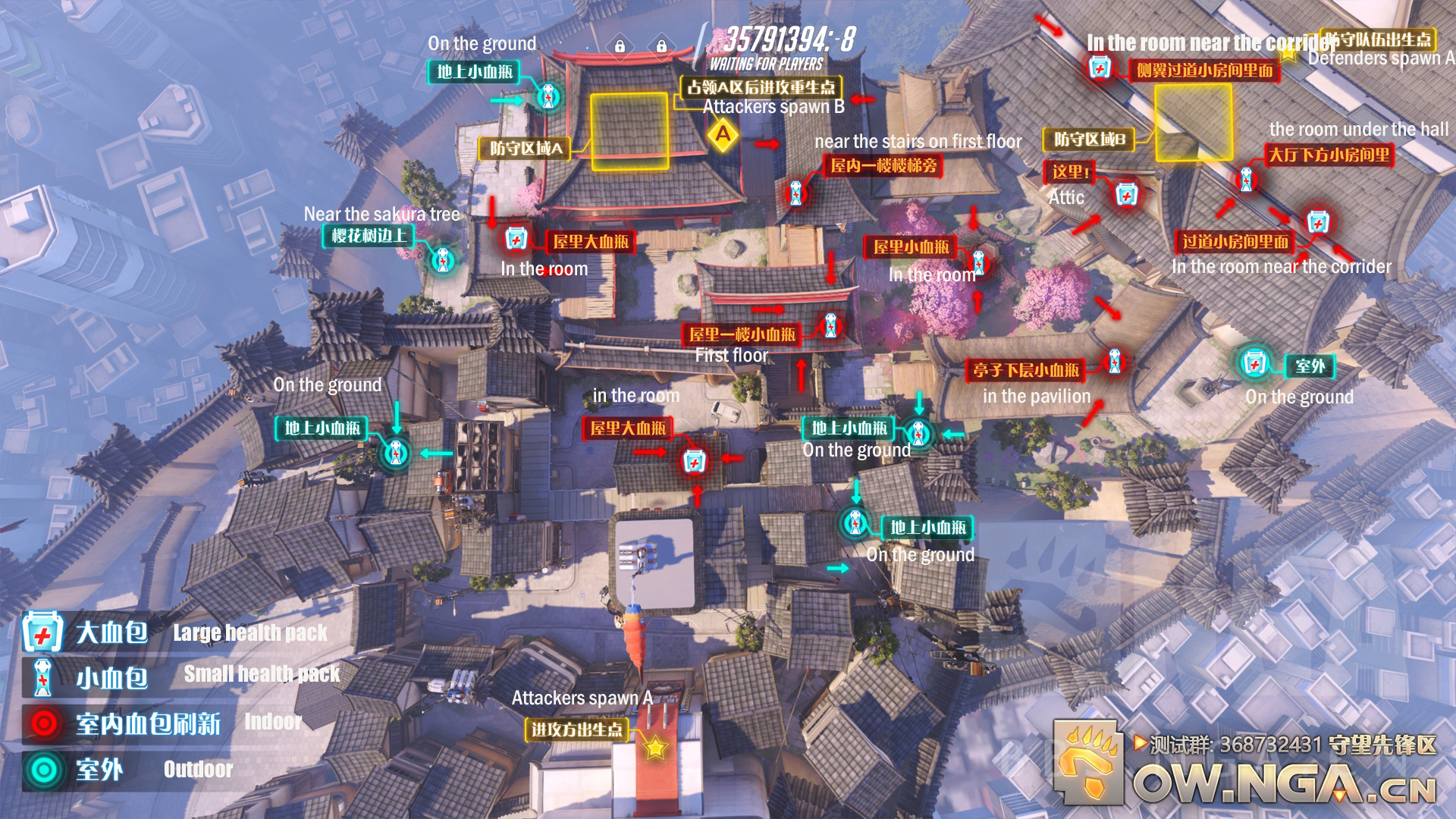
Task: Click the WAITING FOR PLAYERS progress bar
Action: tap(766, 64)
